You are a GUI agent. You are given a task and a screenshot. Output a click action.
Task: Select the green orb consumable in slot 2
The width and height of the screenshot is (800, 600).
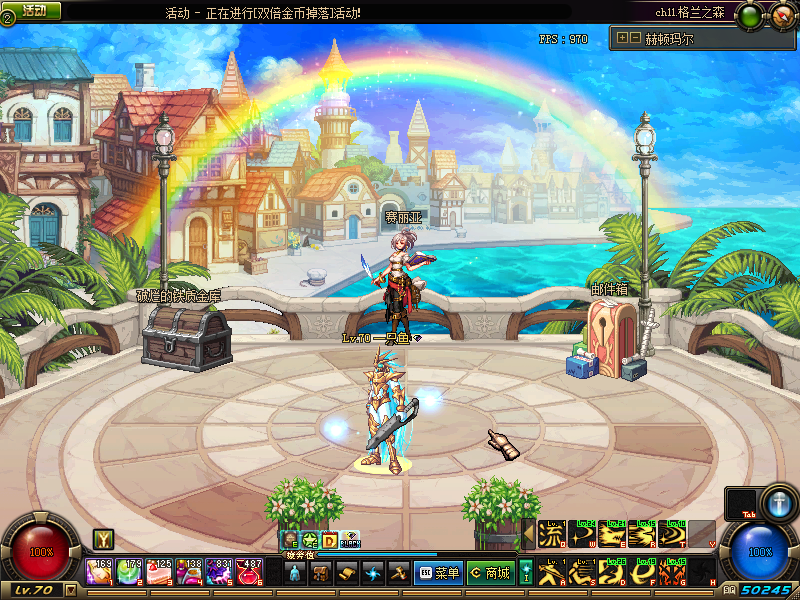(x=130, y=572)
